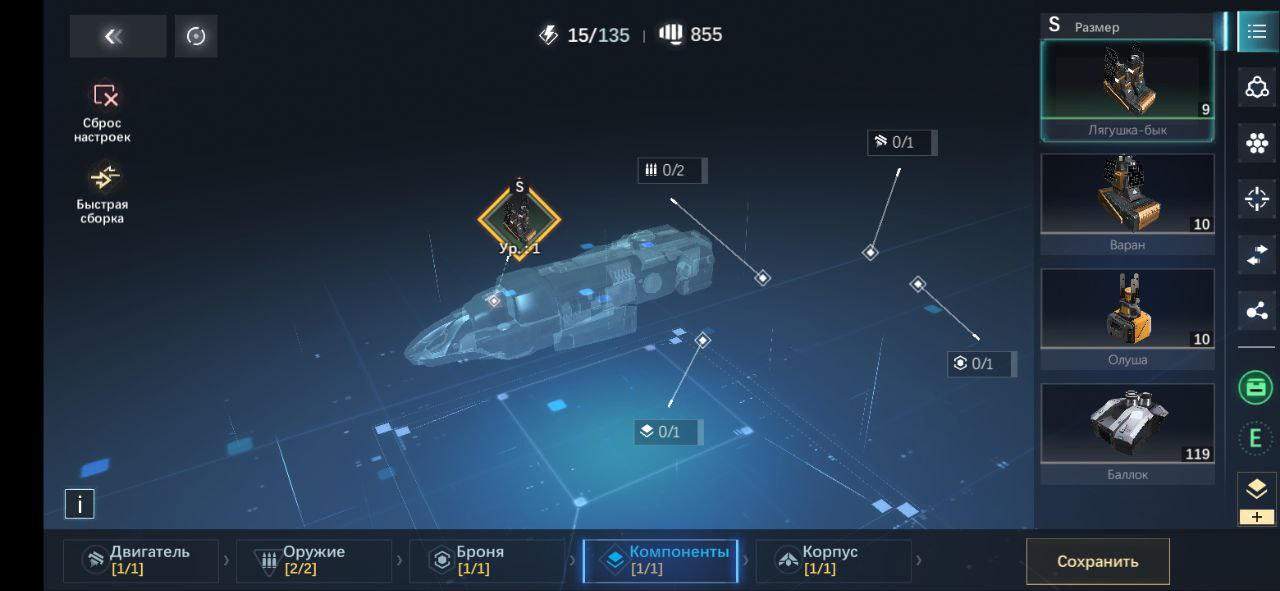Select the Баллок component card

pyautogui.click(x=1127, y=433)
